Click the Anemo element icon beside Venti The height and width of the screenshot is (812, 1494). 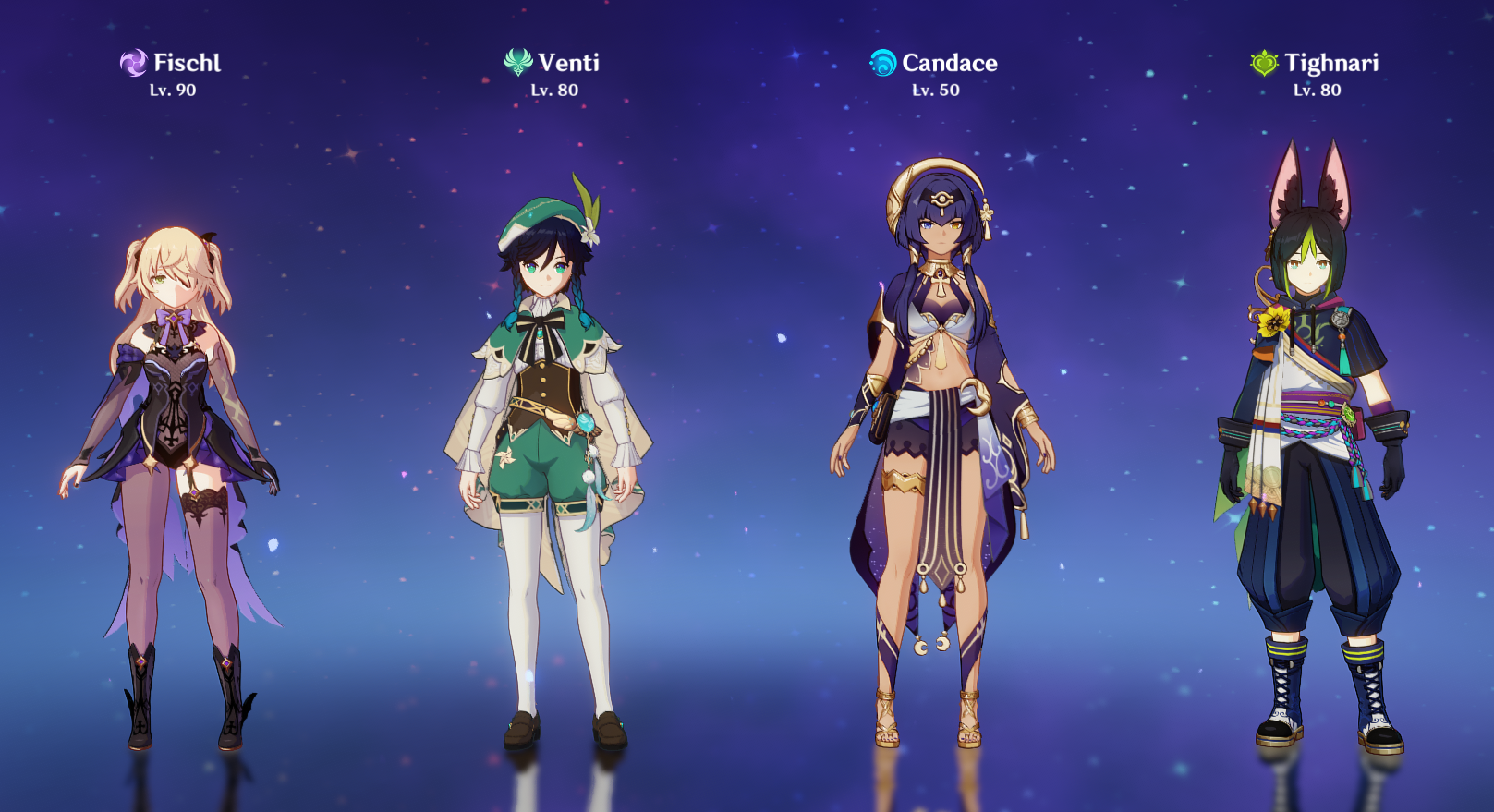click(518, 64)
